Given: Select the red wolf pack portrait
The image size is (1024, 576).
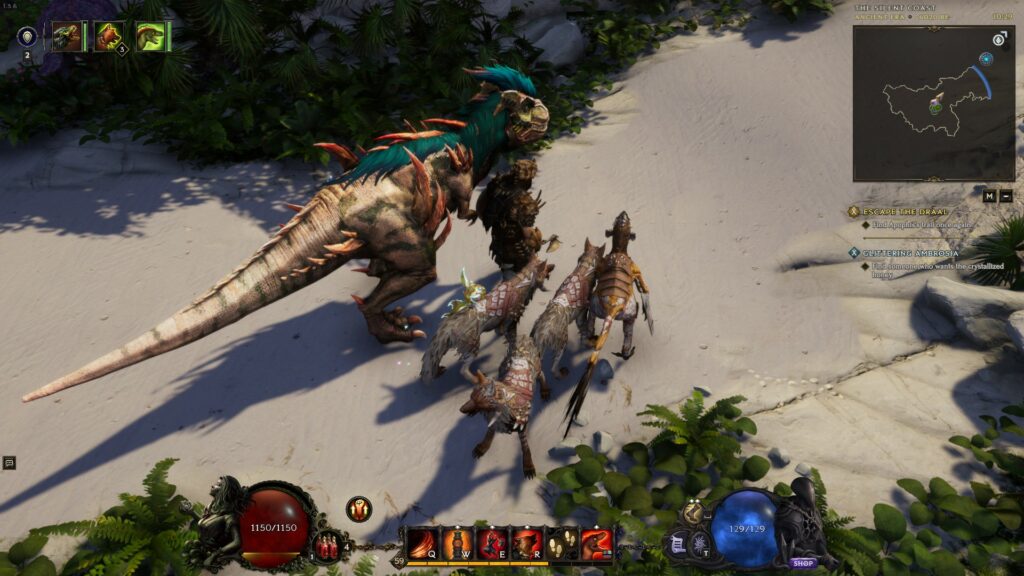Looking at the screenshot, I should [x=109, y=37].
